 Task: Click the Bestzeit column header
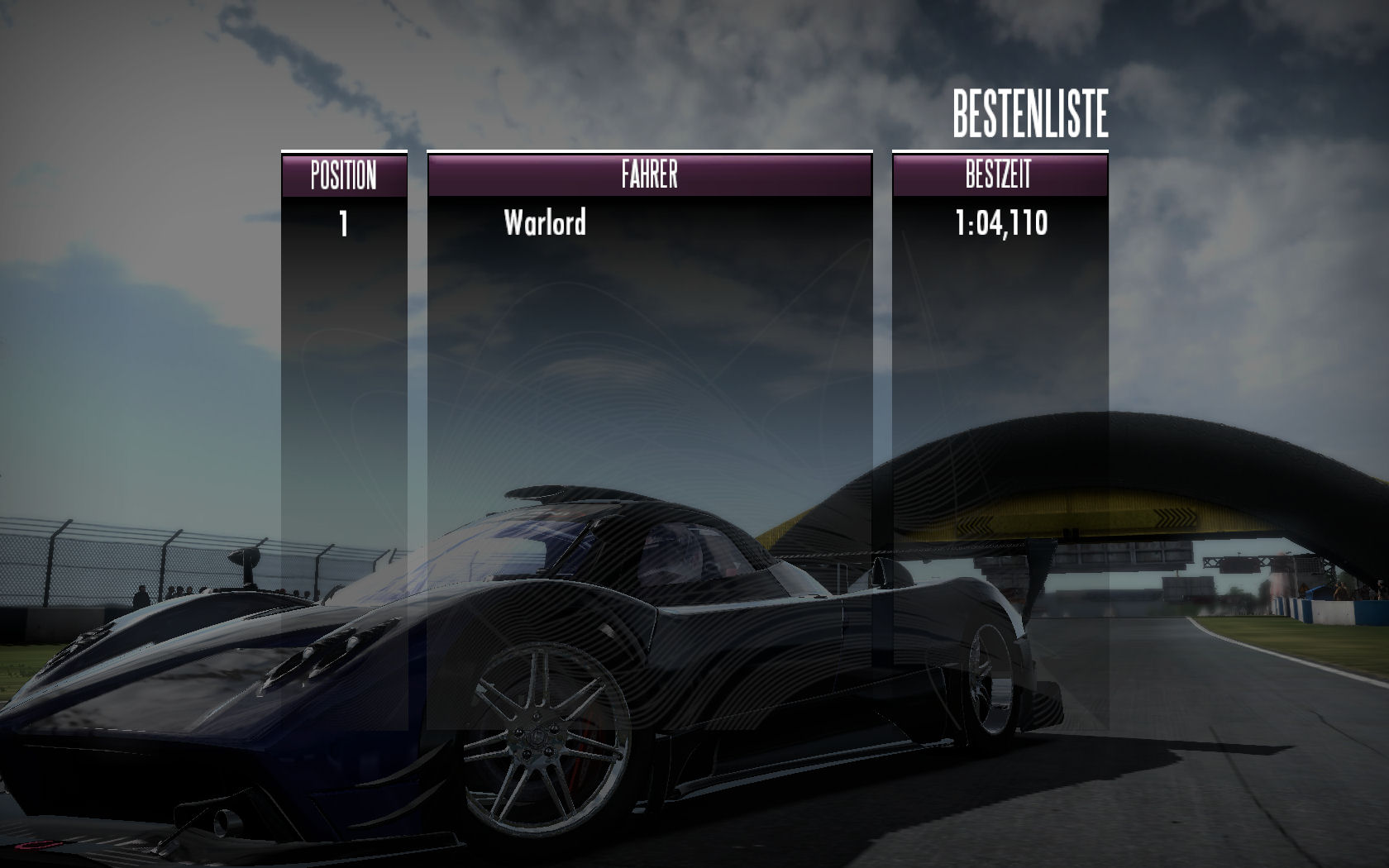coord(999,175)
